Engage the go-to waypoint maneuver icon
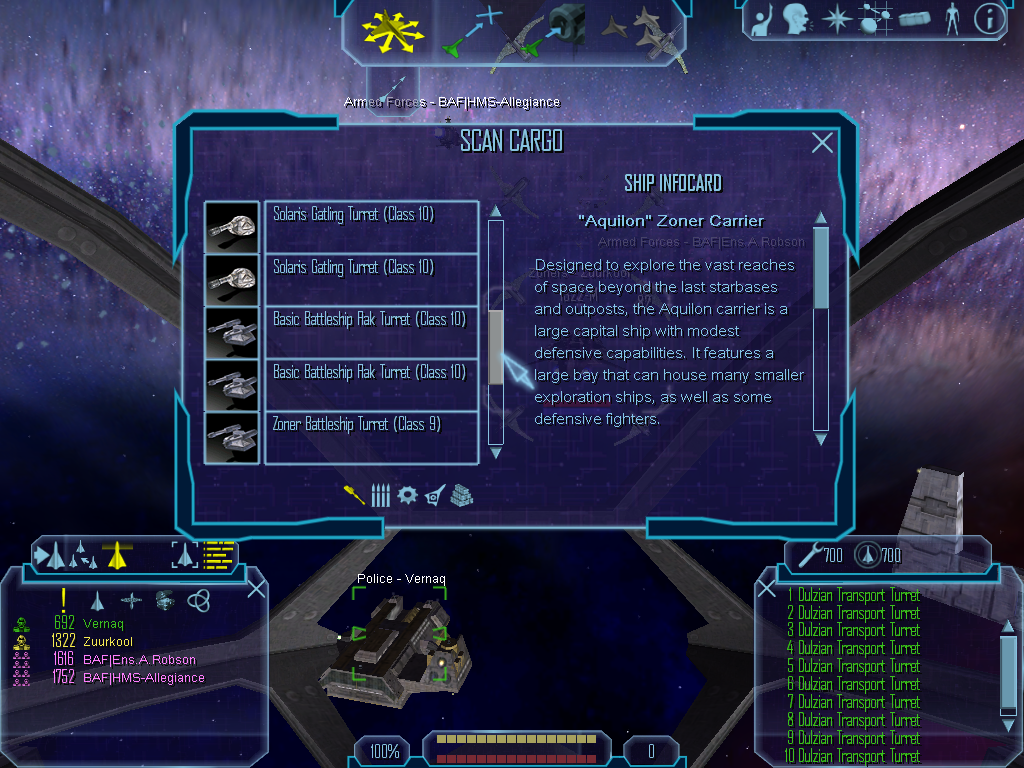This screenshot has width=1024, height=768. coord(471,30)
